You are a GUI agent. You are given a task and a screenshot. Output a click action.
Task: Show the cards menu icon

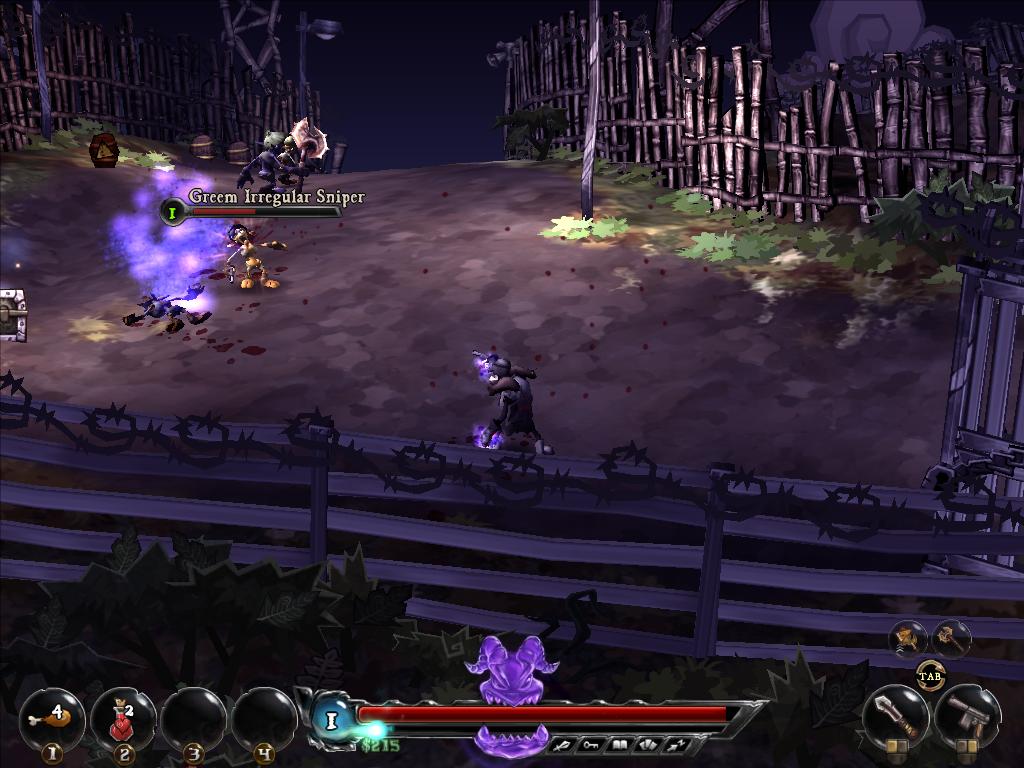click(x=646, y=744)
